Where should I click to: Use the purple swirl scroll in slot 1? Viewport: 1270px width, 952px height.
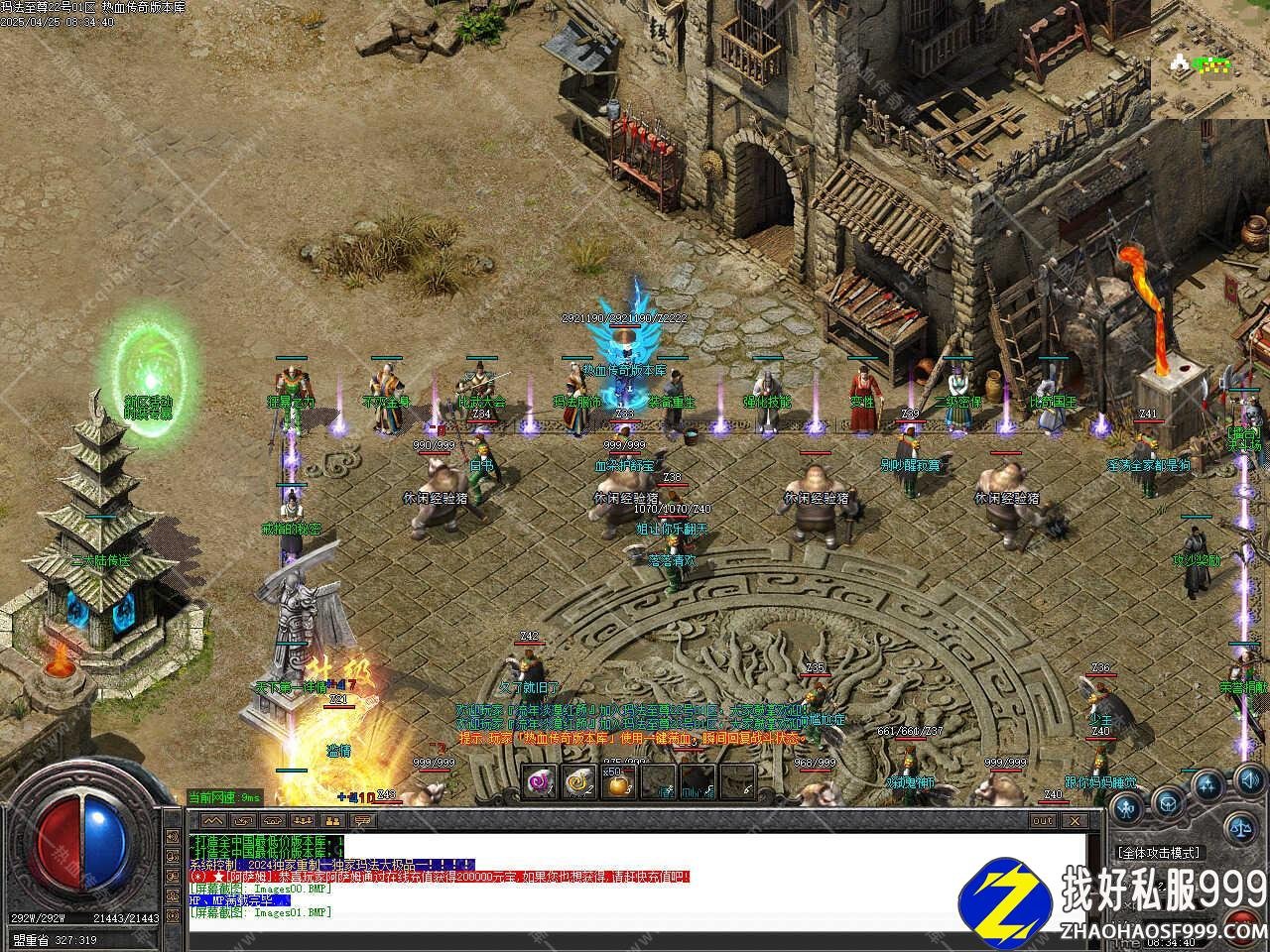click(541, 782)
